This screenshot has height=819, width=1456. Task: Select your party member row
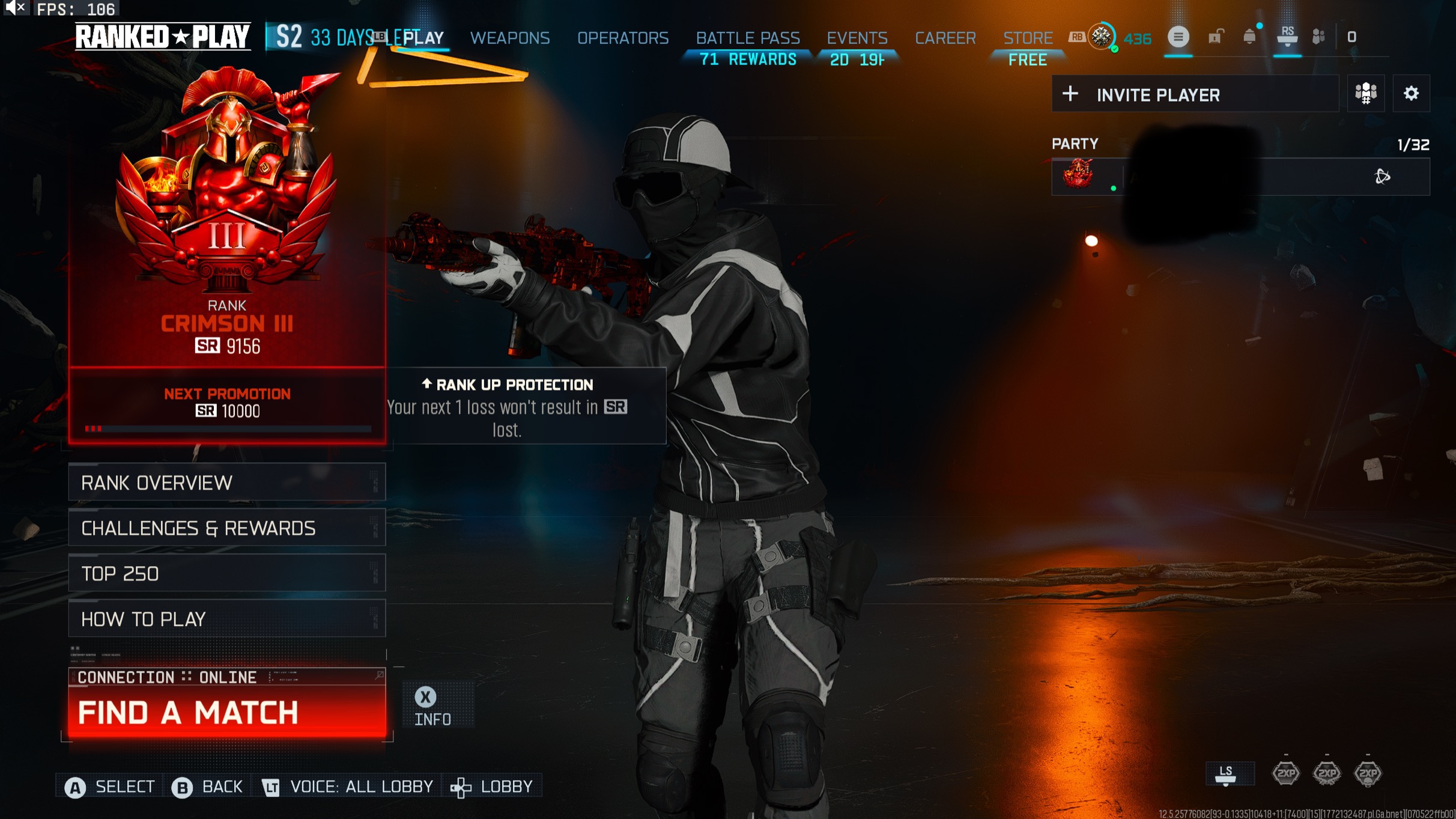pos(1240,177)
